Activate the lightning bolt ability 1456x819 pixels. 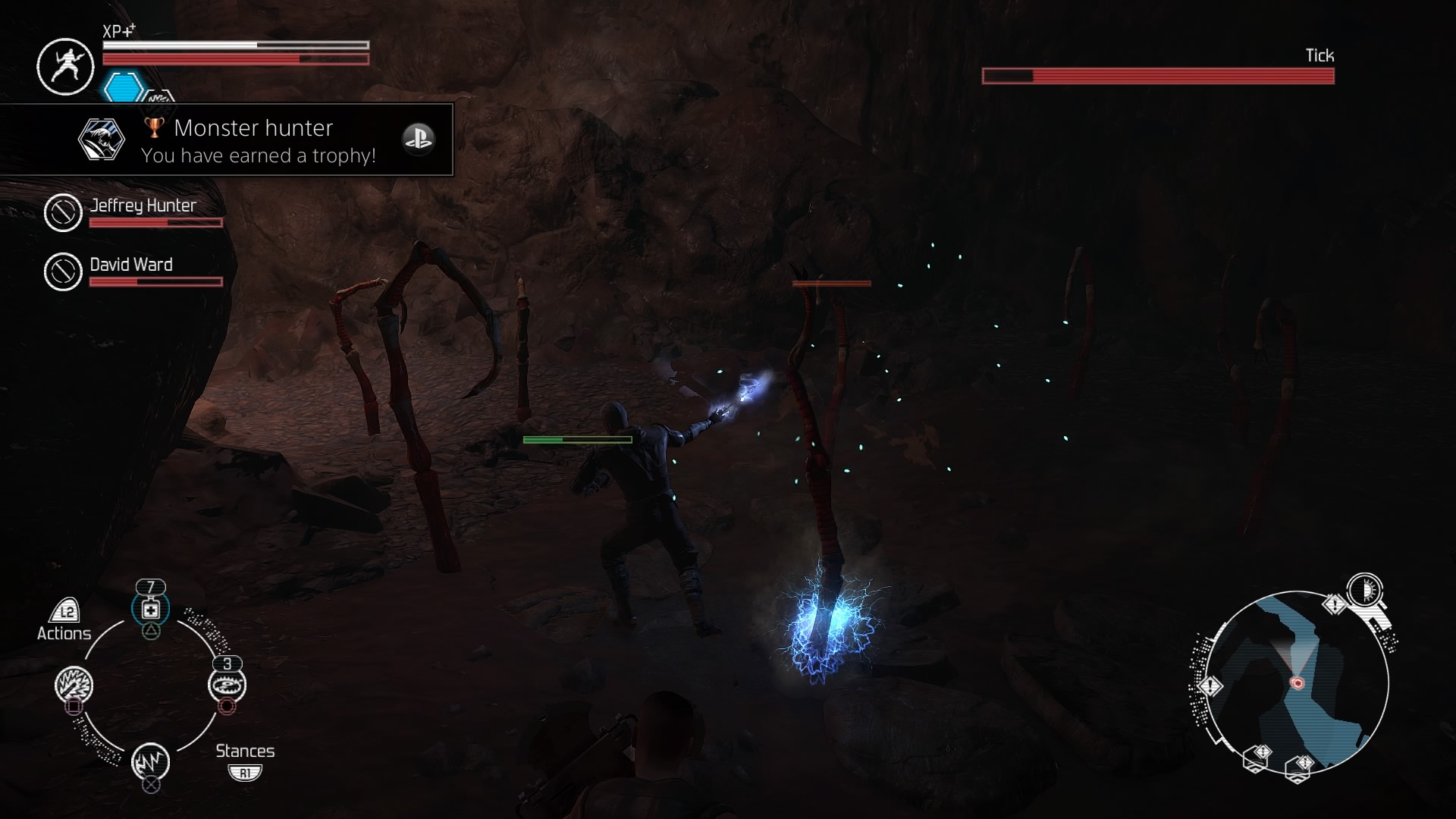150,761
